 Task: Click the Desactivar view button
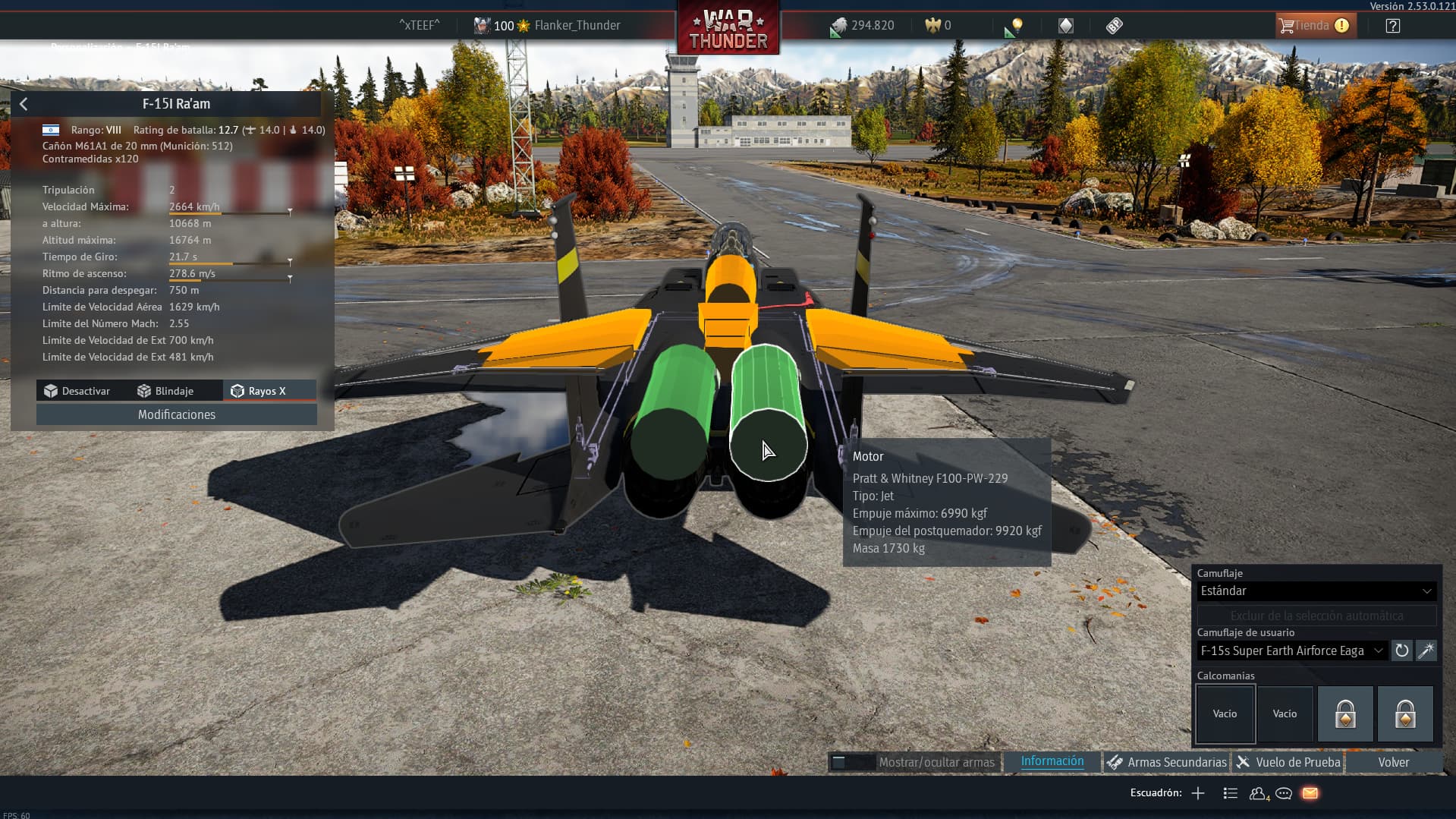(x=77, y=391)
